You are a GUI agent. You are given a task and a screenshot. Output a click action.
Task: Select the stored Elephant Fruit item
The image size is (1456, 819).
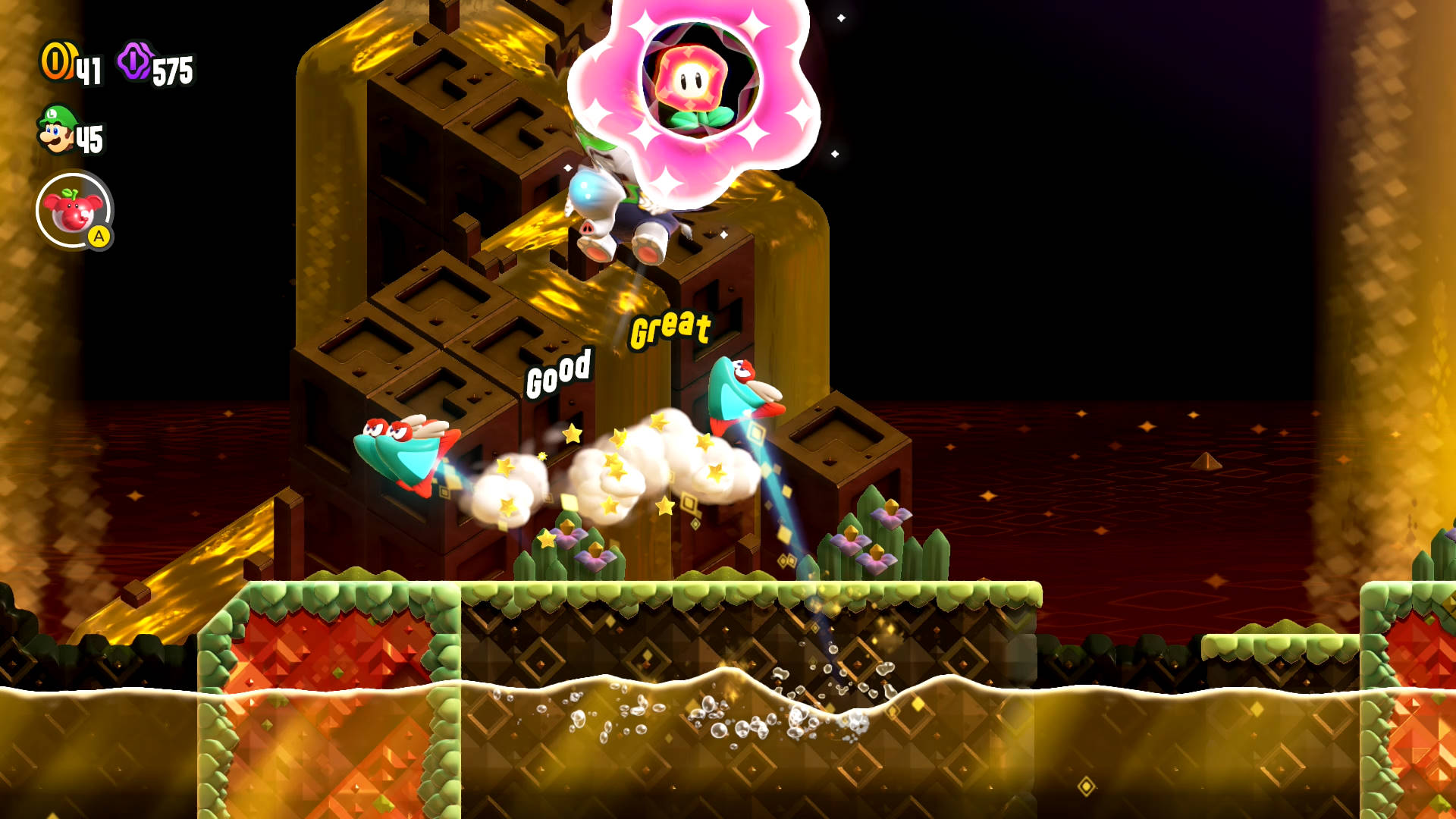pyautogui.click(x=74, y=210)
